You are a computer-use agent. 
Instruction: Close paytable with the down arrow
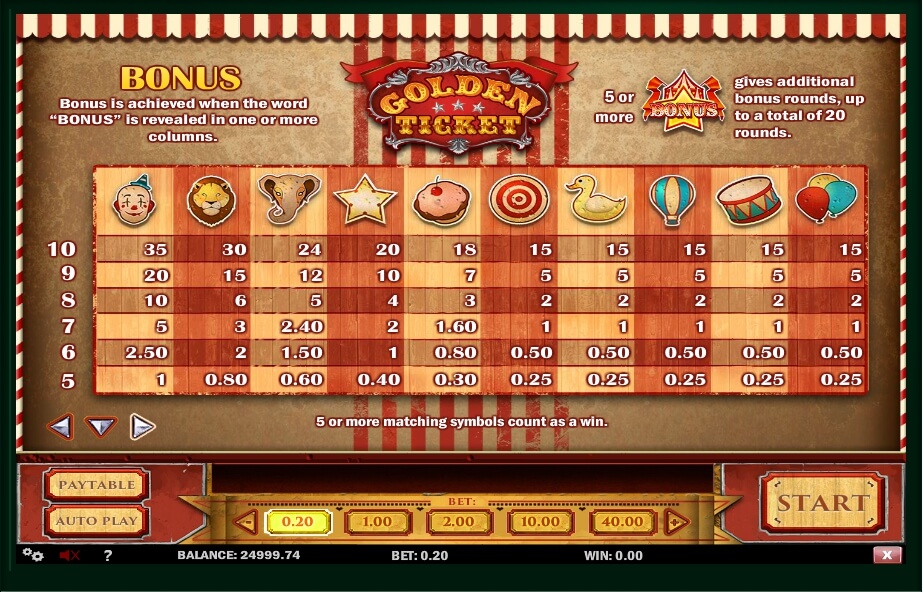(x=101, y=427)
